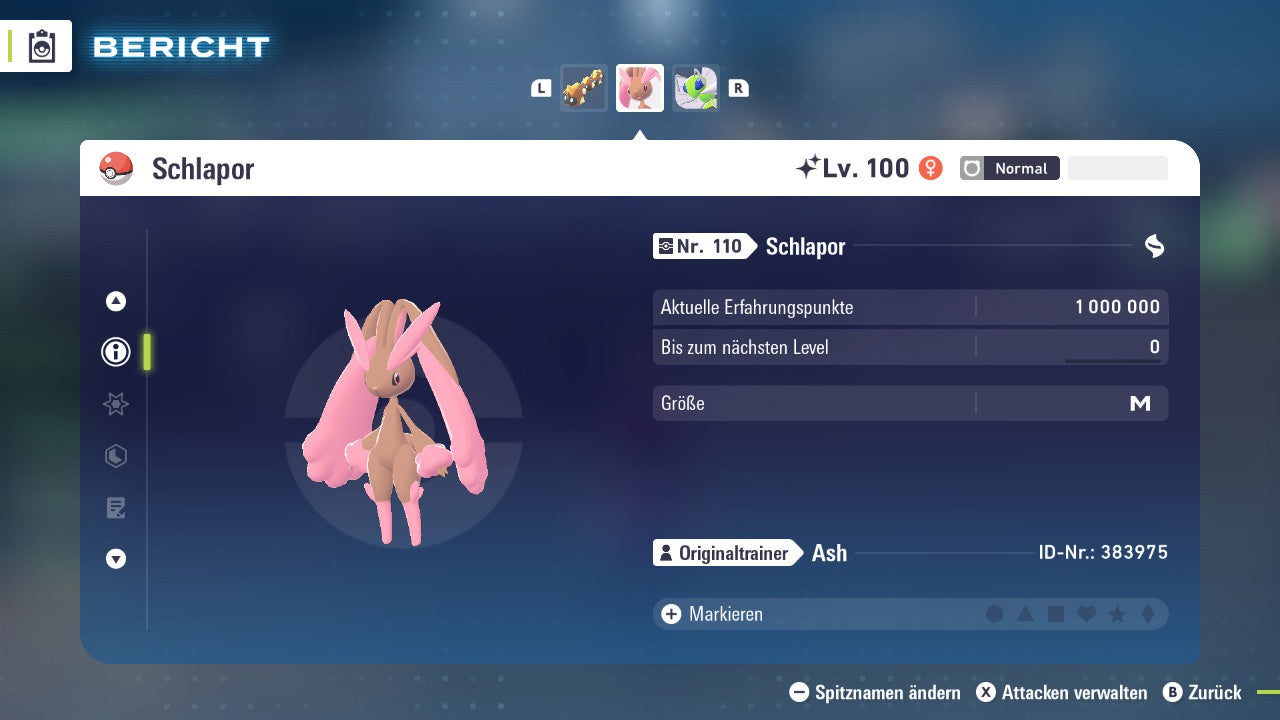The height and width of the screenshot is (720, 1280).
Task: Switch to the Wadribie party tab
Action: 695,88
